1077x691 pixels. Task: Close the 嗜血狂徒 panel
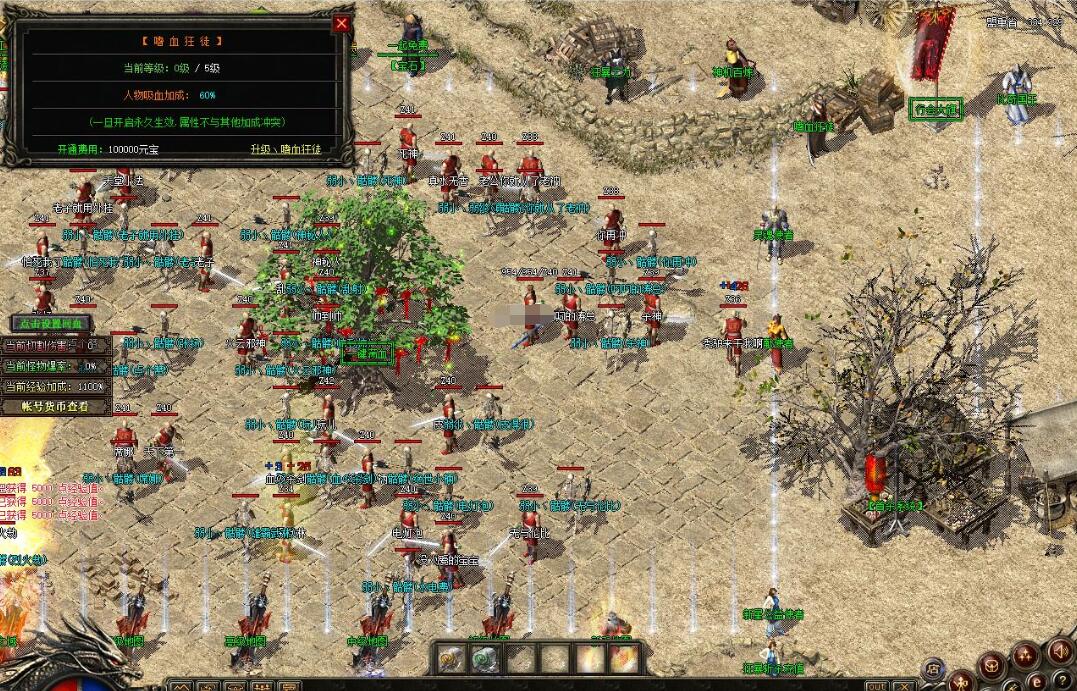342,23
